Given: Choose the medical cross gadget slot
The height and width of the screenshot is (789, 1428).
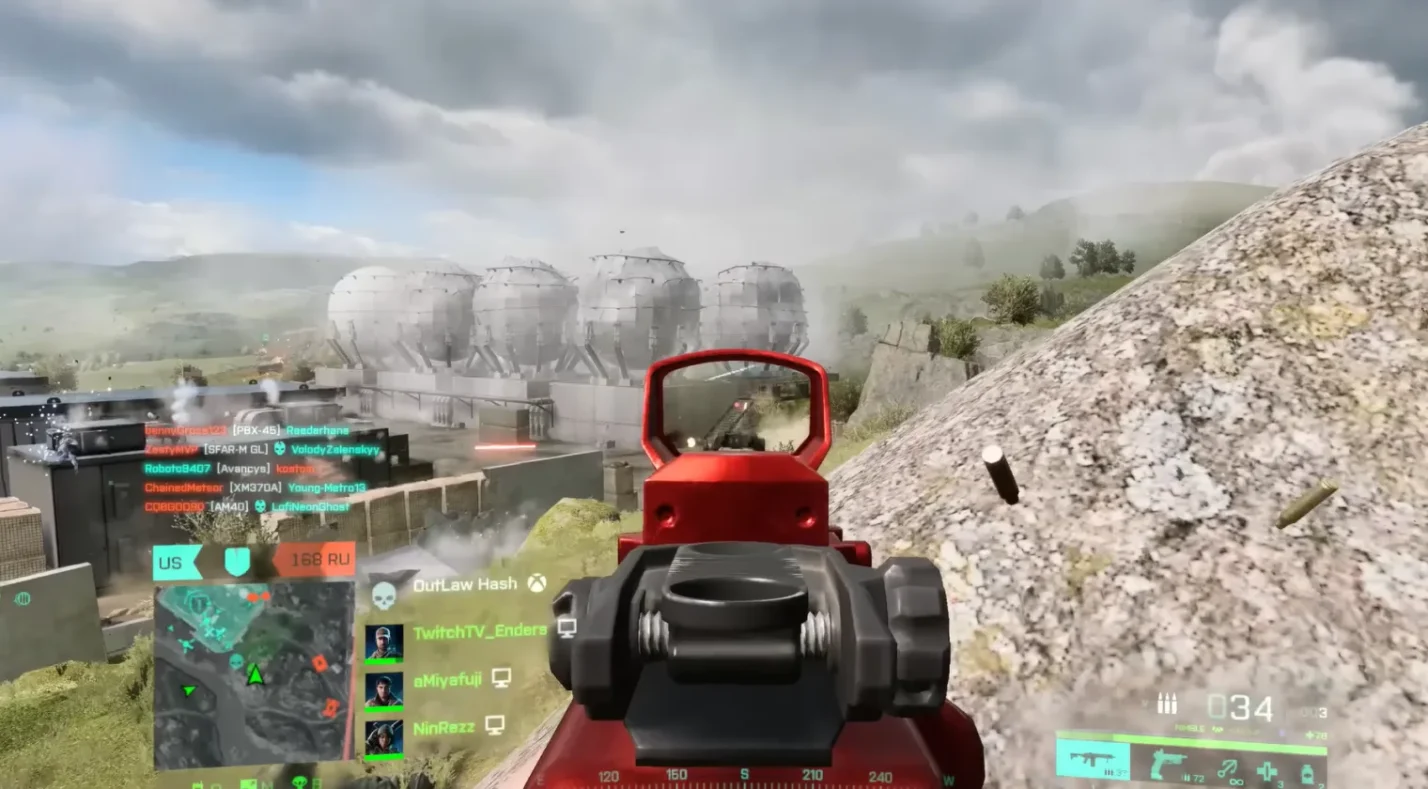Looking at the screenshot, I should (x=1267, y=771).
